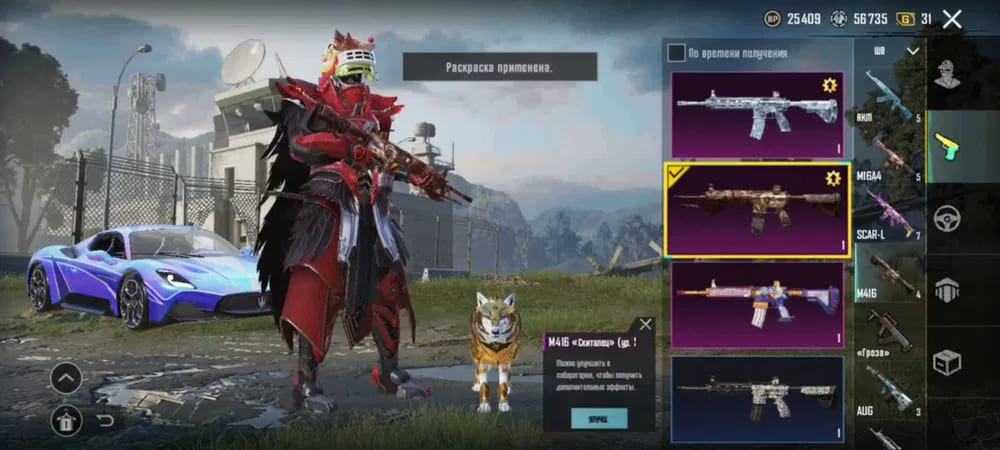Close the inventory screen
The image size is (1000, 450).
click(x=952, y=19)
